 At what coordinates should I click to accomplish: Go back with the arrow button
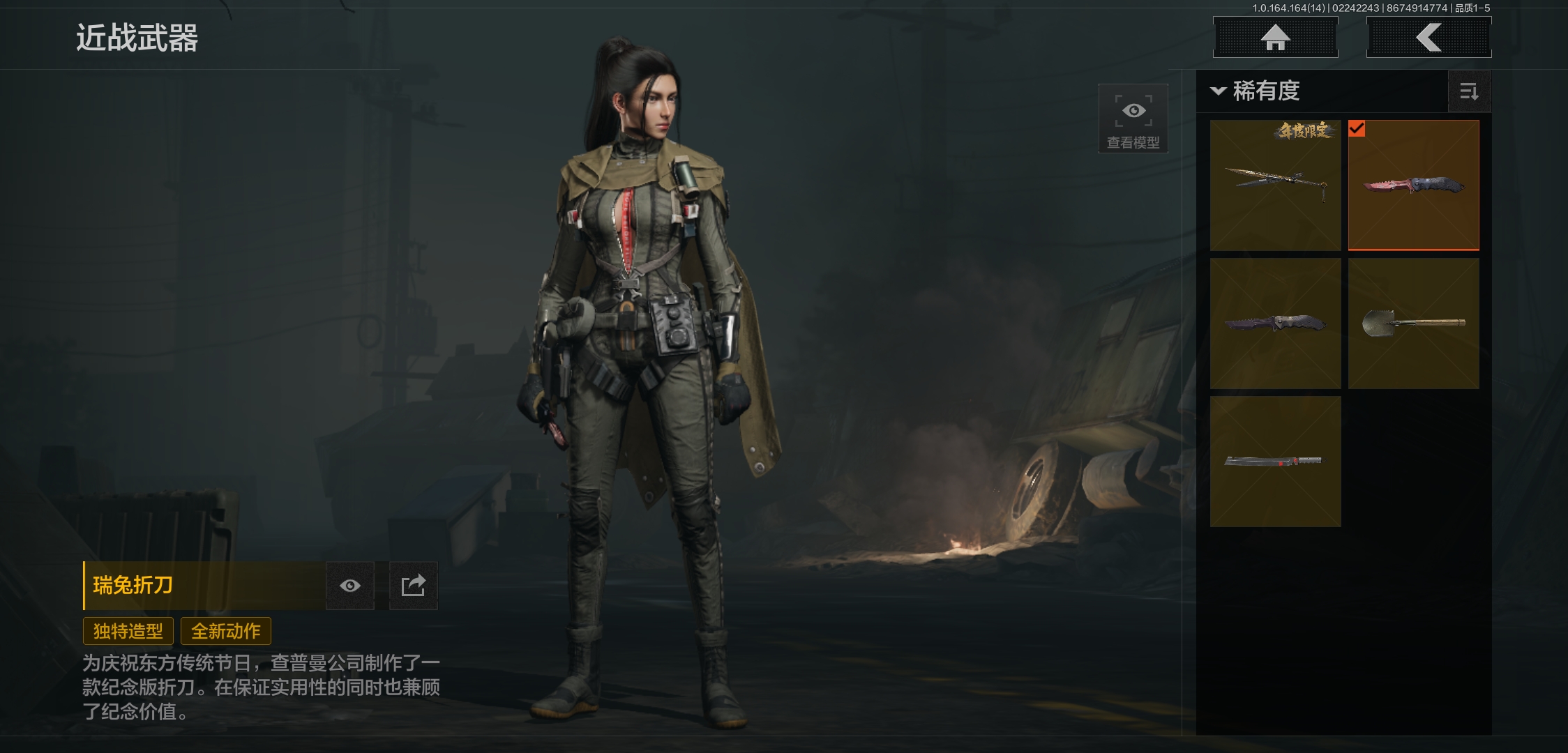click(1428, 37)
